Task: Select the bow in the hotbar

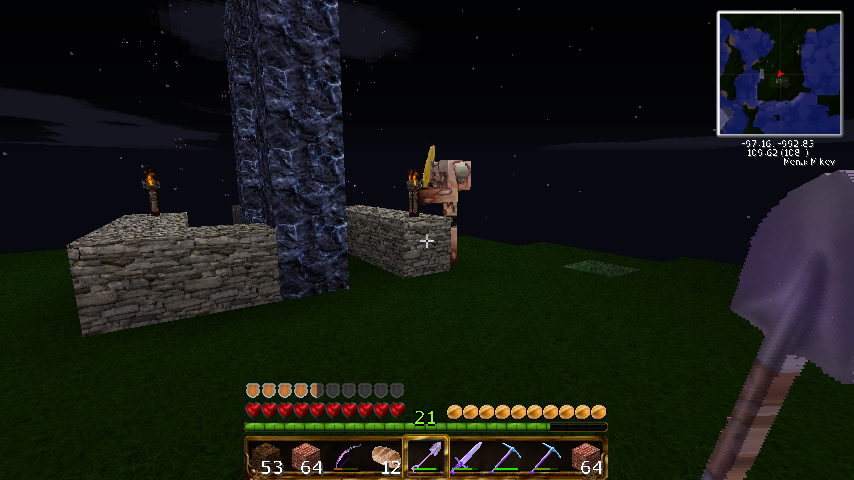Action: (346, 458)
